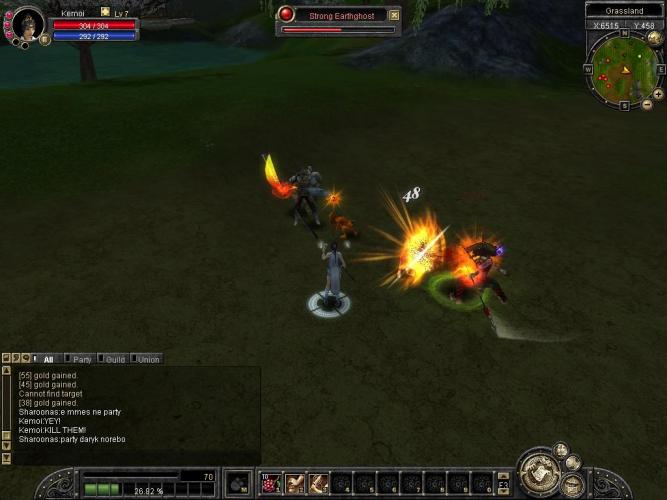Open the large round main menu button
Screen dimensions: 667x500
pyautogui.click(x=539, y=473)
